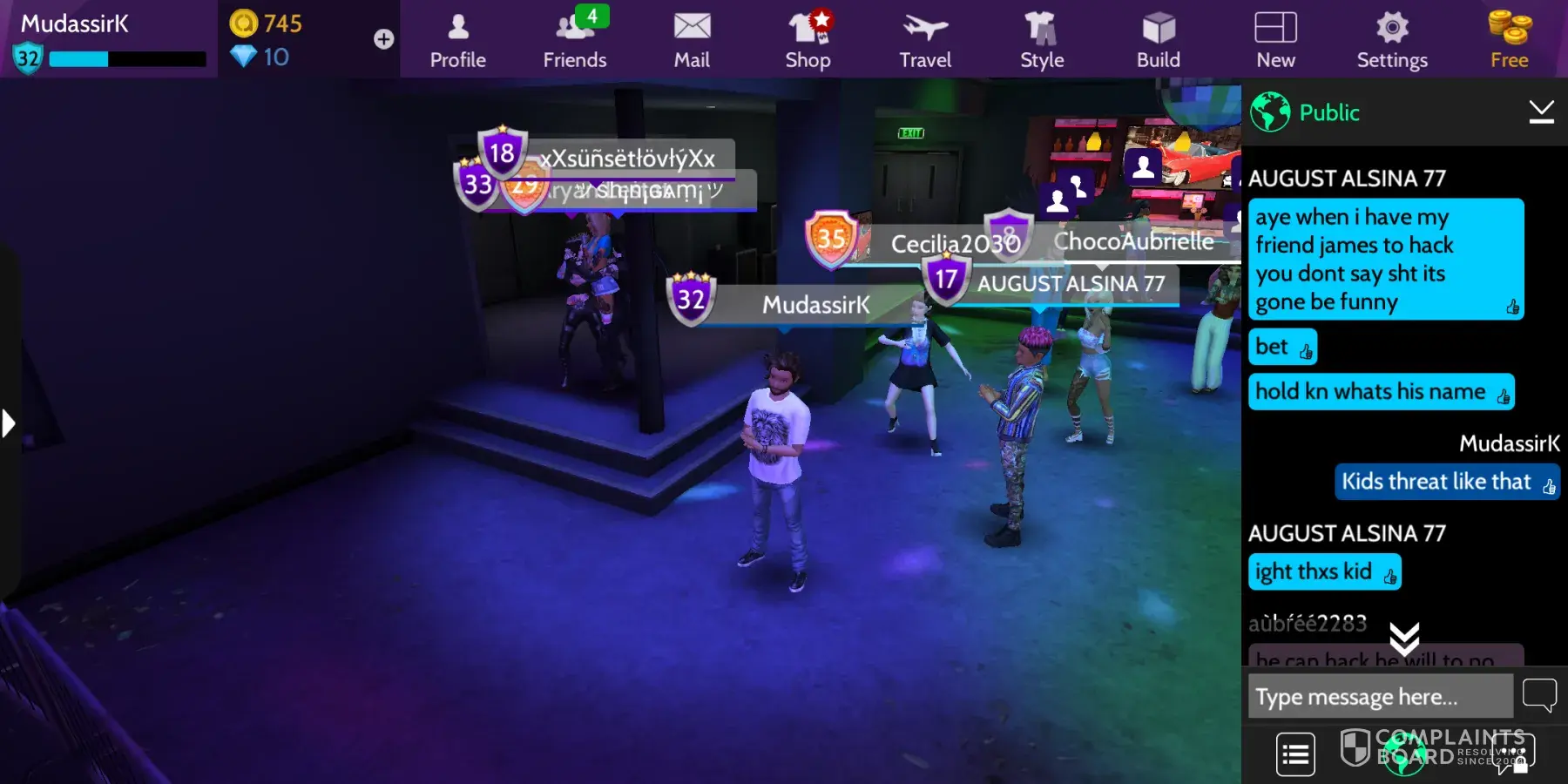This screenshot has width=1568, height=784.
Task: Open the New items panel
Action: tap(1275, 40)
